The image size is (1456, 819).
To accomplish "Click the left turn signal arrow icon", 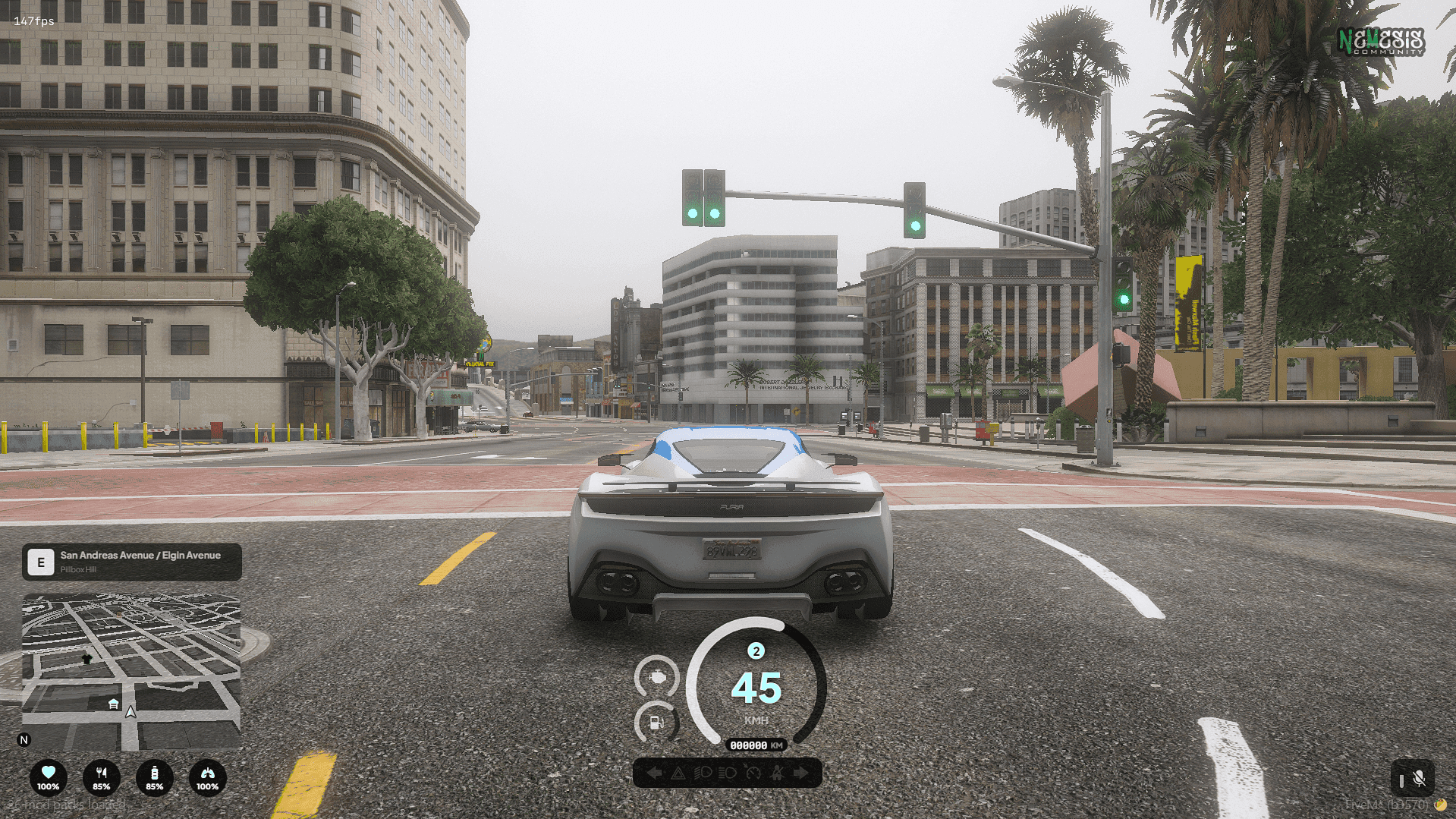I will (654, 773).
